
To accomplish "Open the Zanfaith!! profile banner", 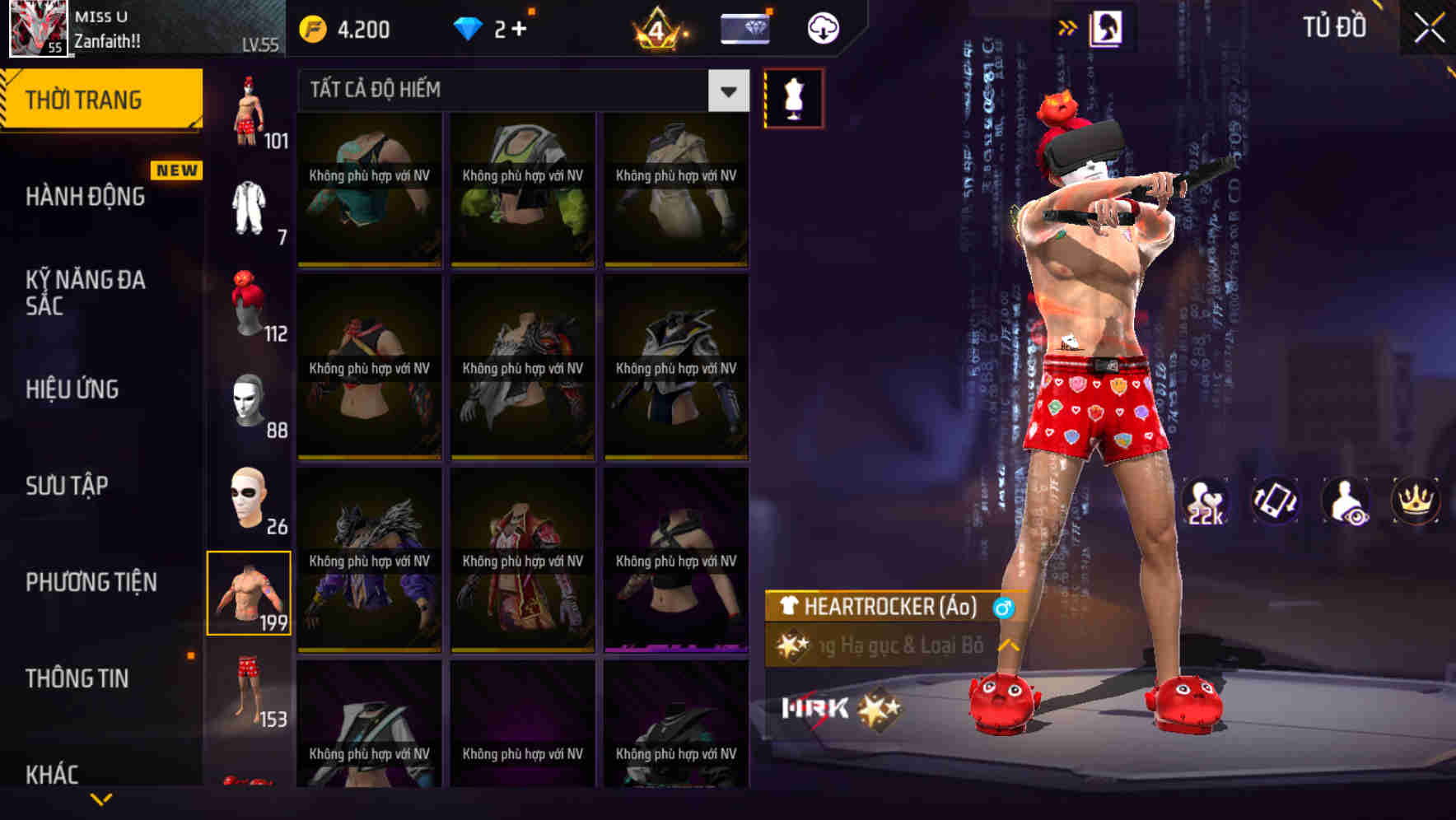I will [124, 27].
